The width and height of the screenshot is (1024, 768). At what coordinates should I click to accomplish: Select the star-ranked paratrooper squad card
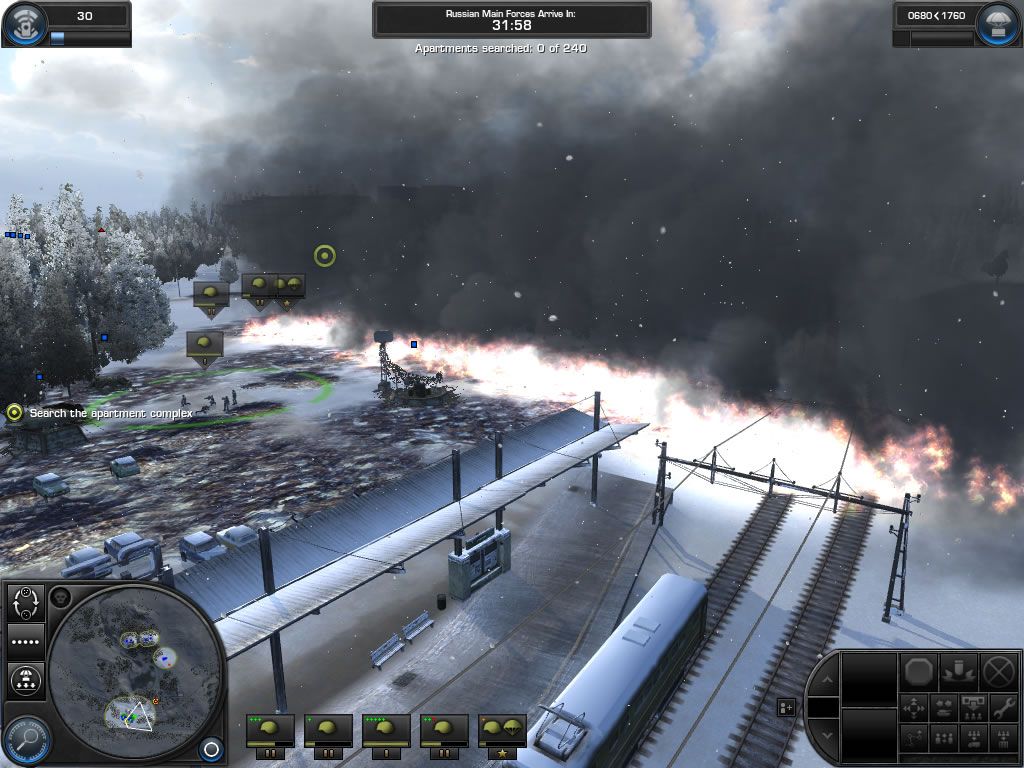point(502,730)
